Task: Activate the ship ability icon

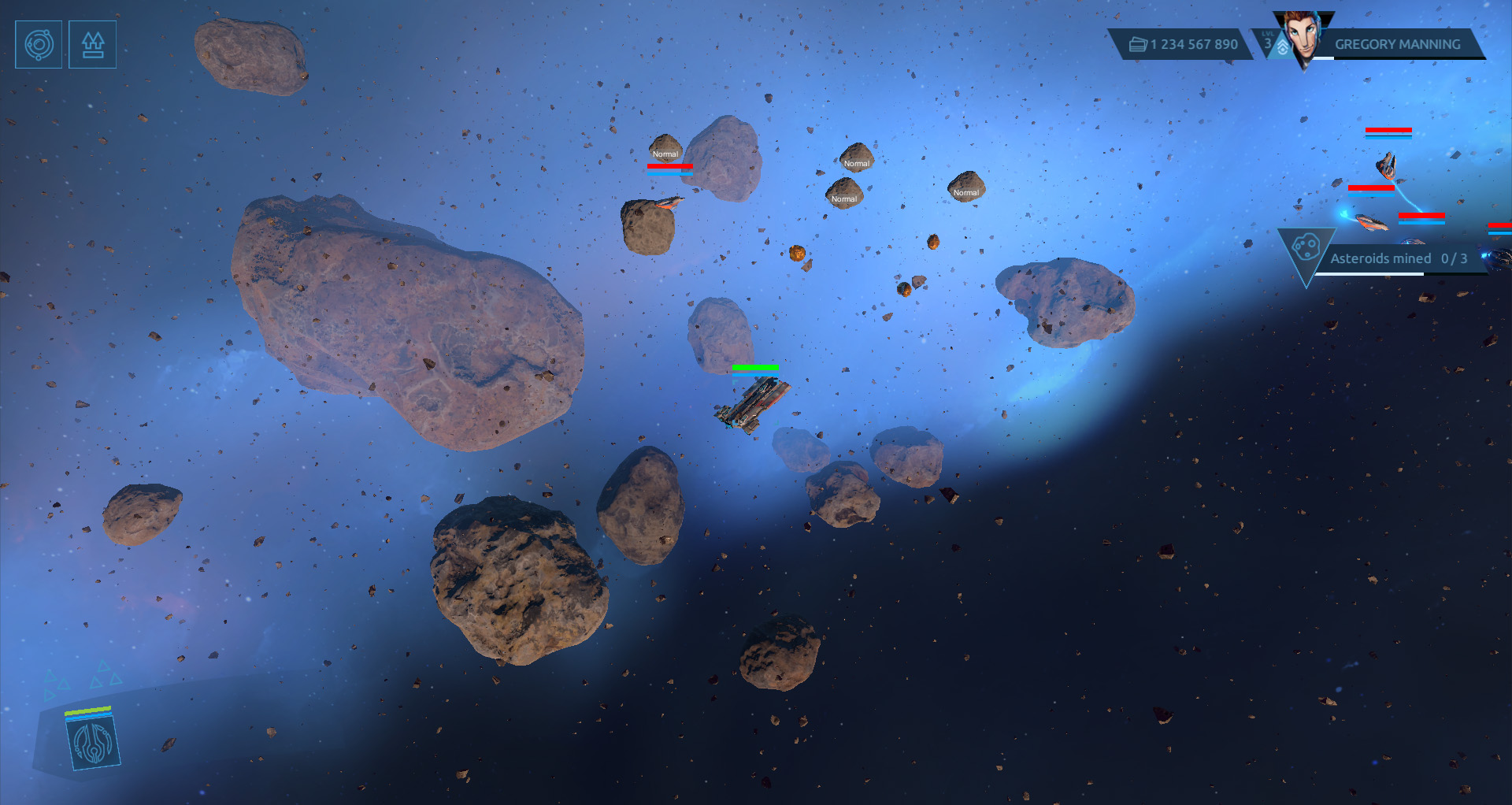Action: 93,743
